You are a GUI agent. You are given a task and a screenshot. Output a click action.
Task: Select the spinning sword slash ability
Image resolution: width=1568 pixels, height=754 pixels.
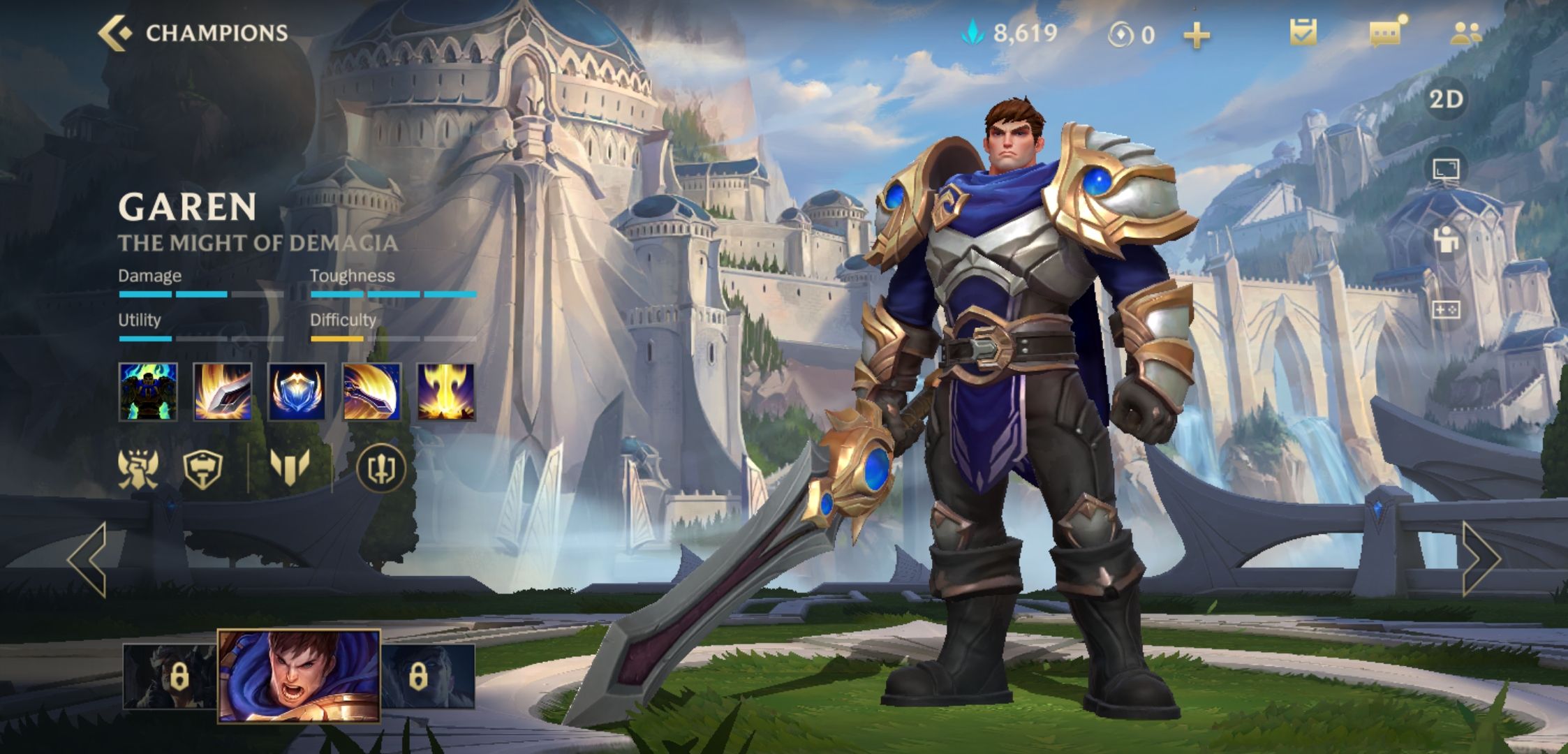pyautogui.click(x=372, y=392)
